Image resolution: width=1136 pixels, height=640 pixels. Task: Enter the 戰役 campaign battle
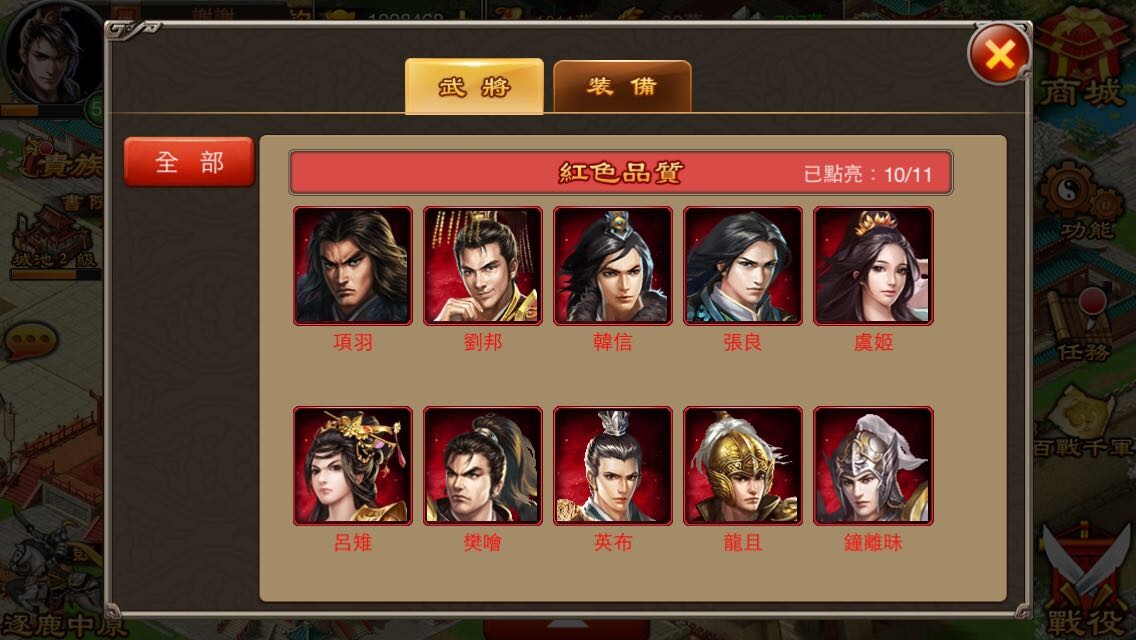[1086, 580]
